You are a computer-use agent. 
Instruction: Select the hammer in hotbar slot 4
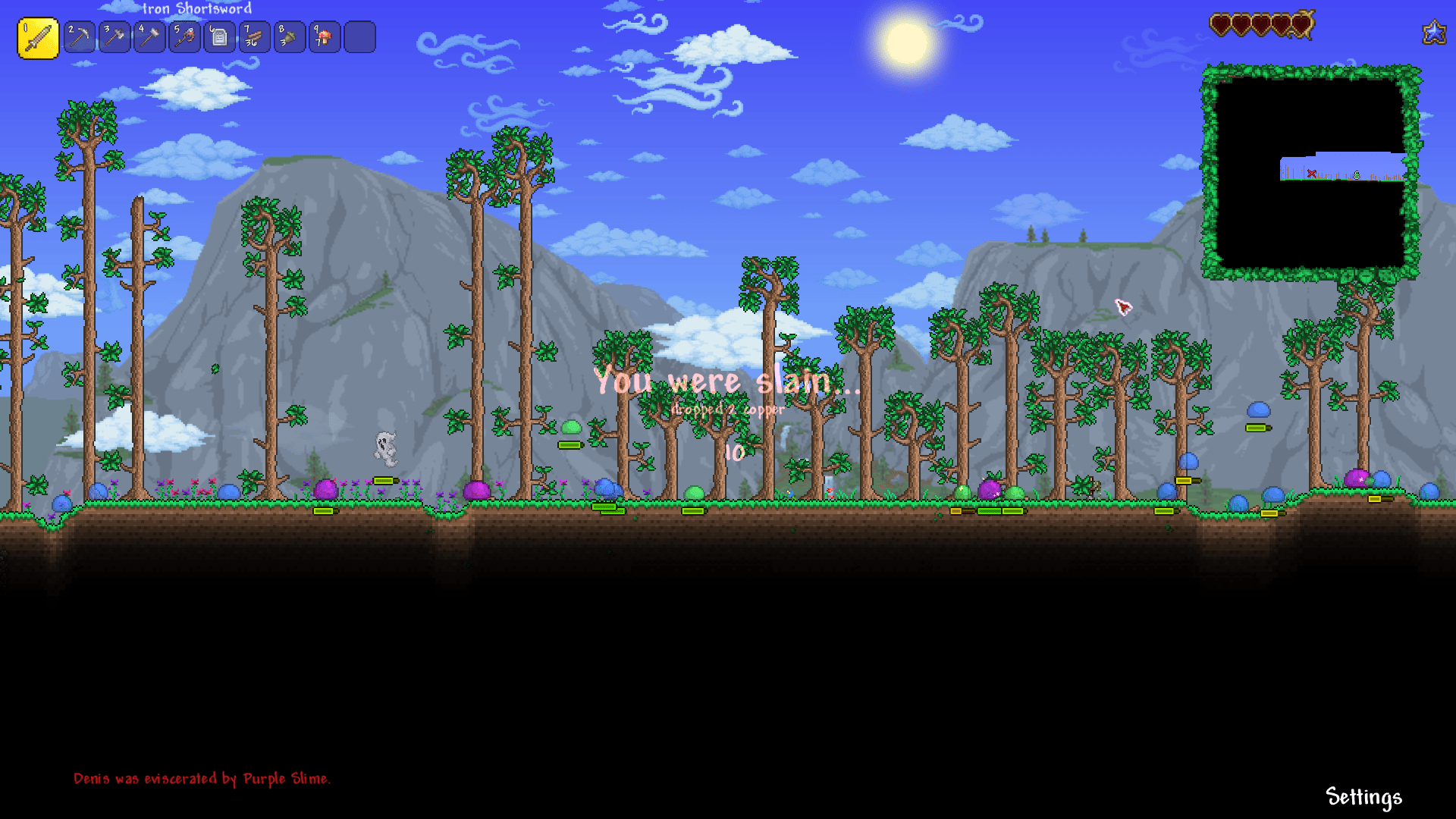[149, 37]
